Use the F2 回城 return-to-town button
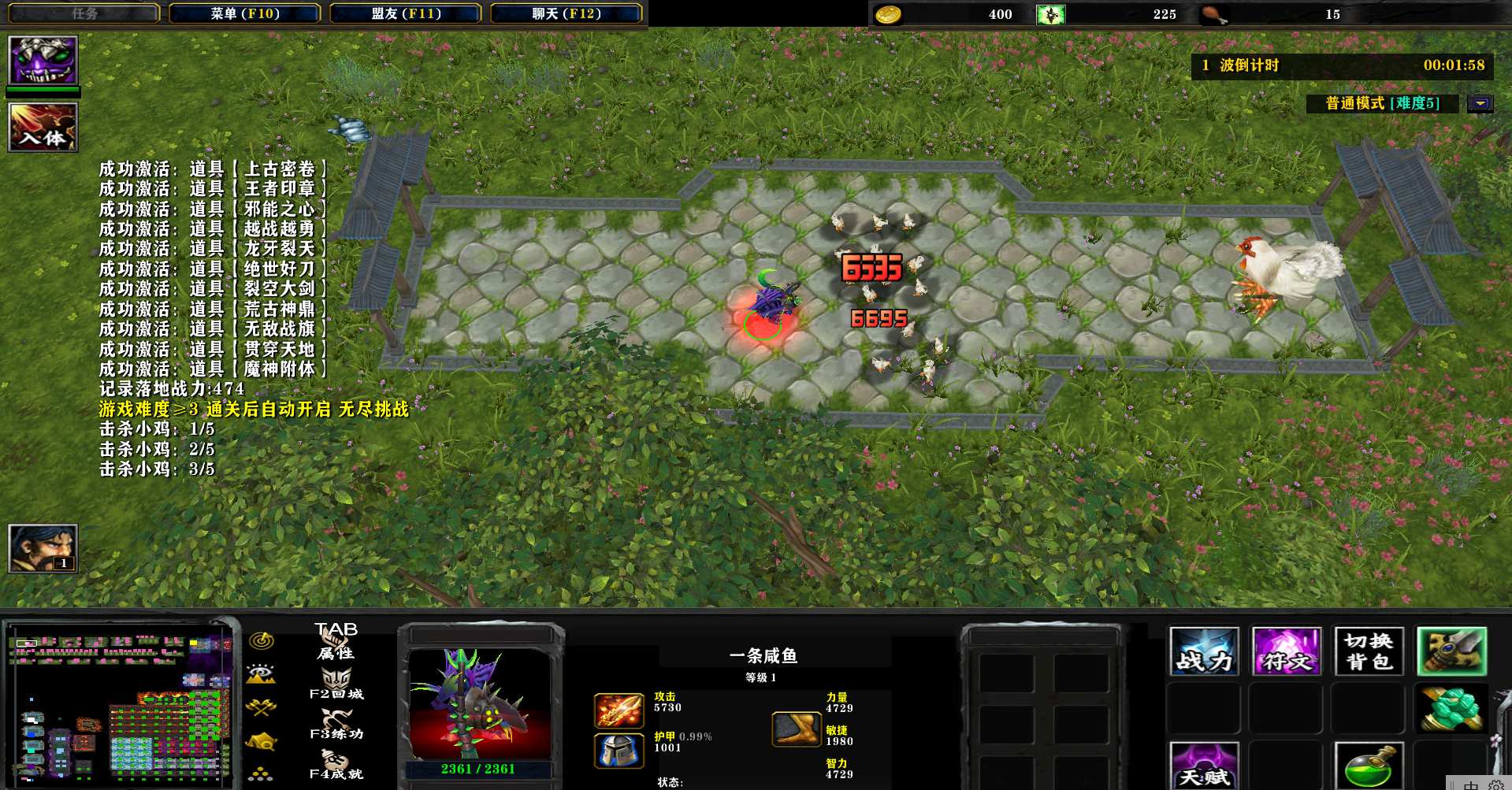 pos(336,683)
